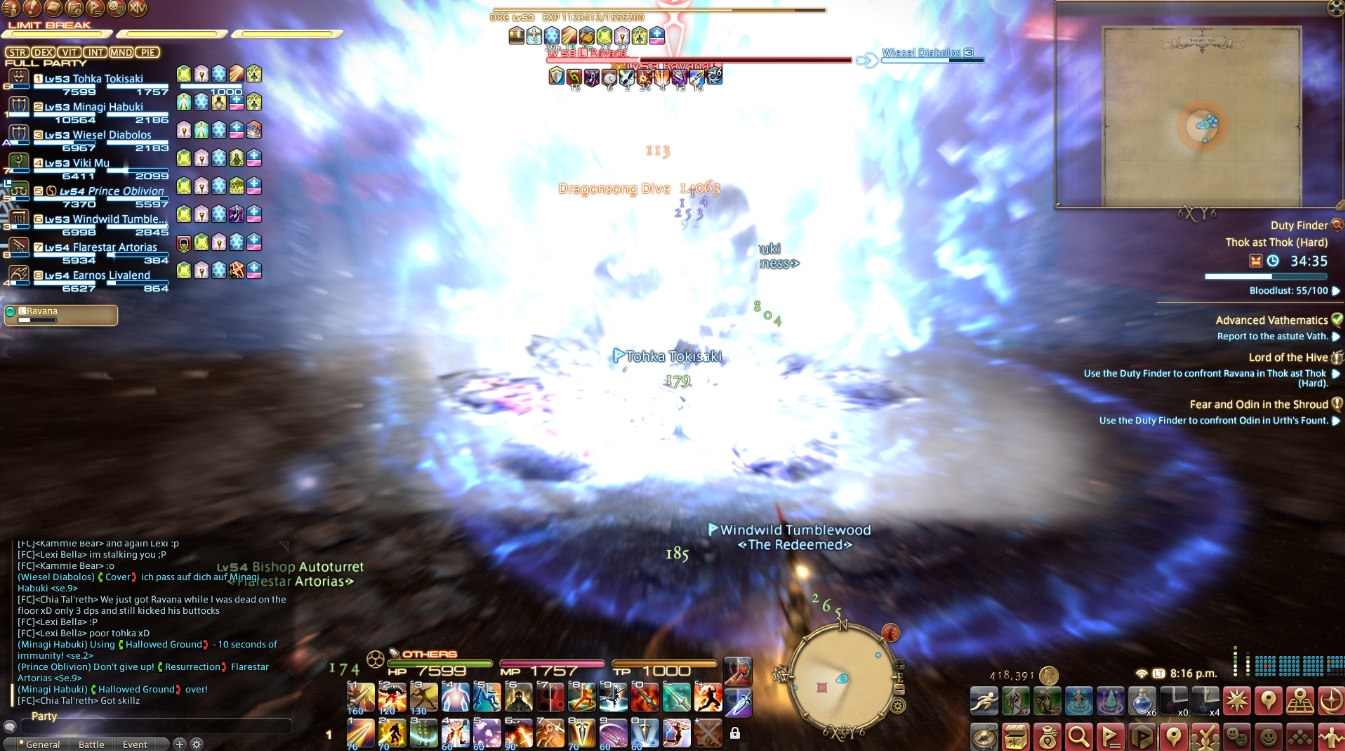Image resolution: width=1345 pixels, height=751 pixels.
Task: Open the currency bag icon
Action: pyautogui.click(x=1049, y=736)
